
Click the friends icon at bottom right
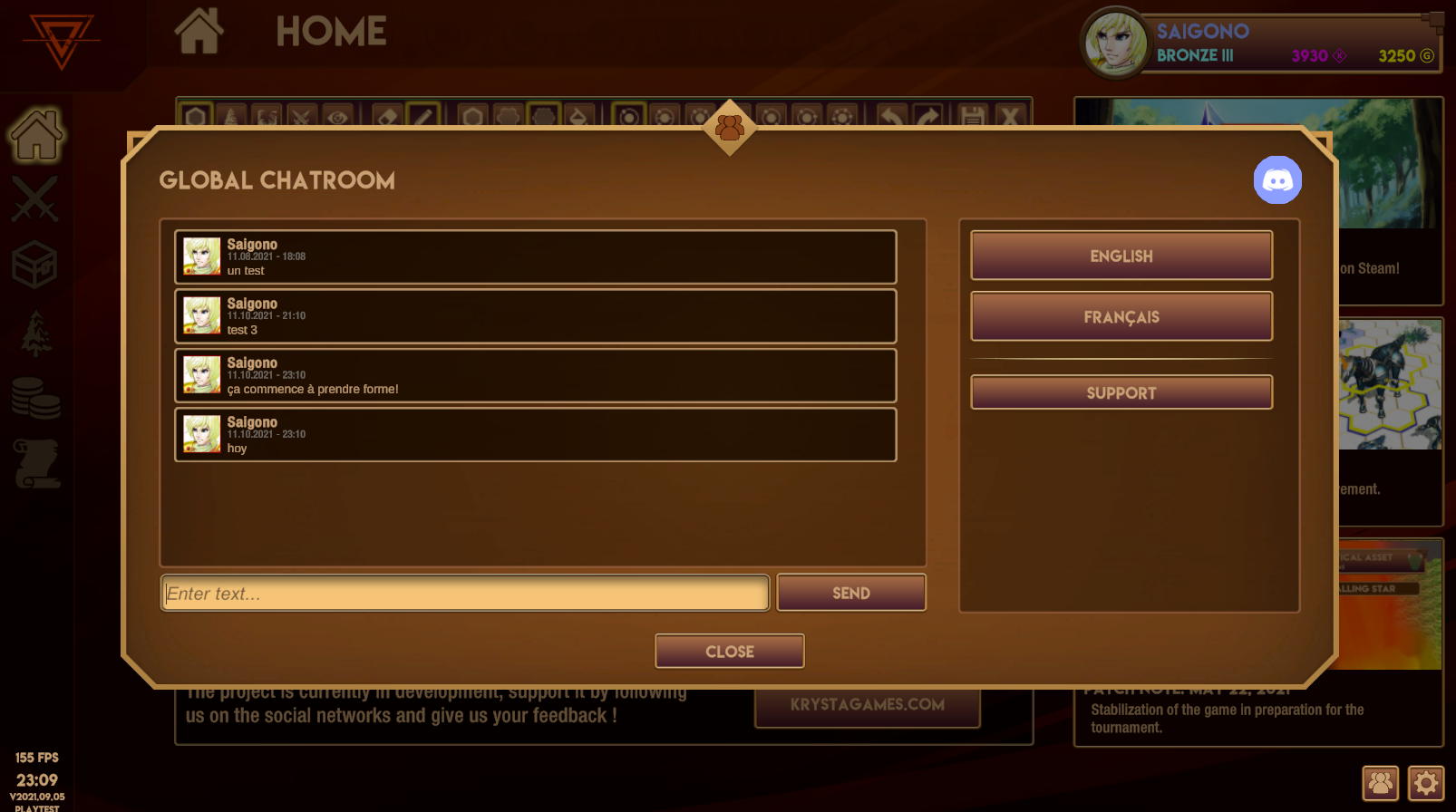[1380, 783]
